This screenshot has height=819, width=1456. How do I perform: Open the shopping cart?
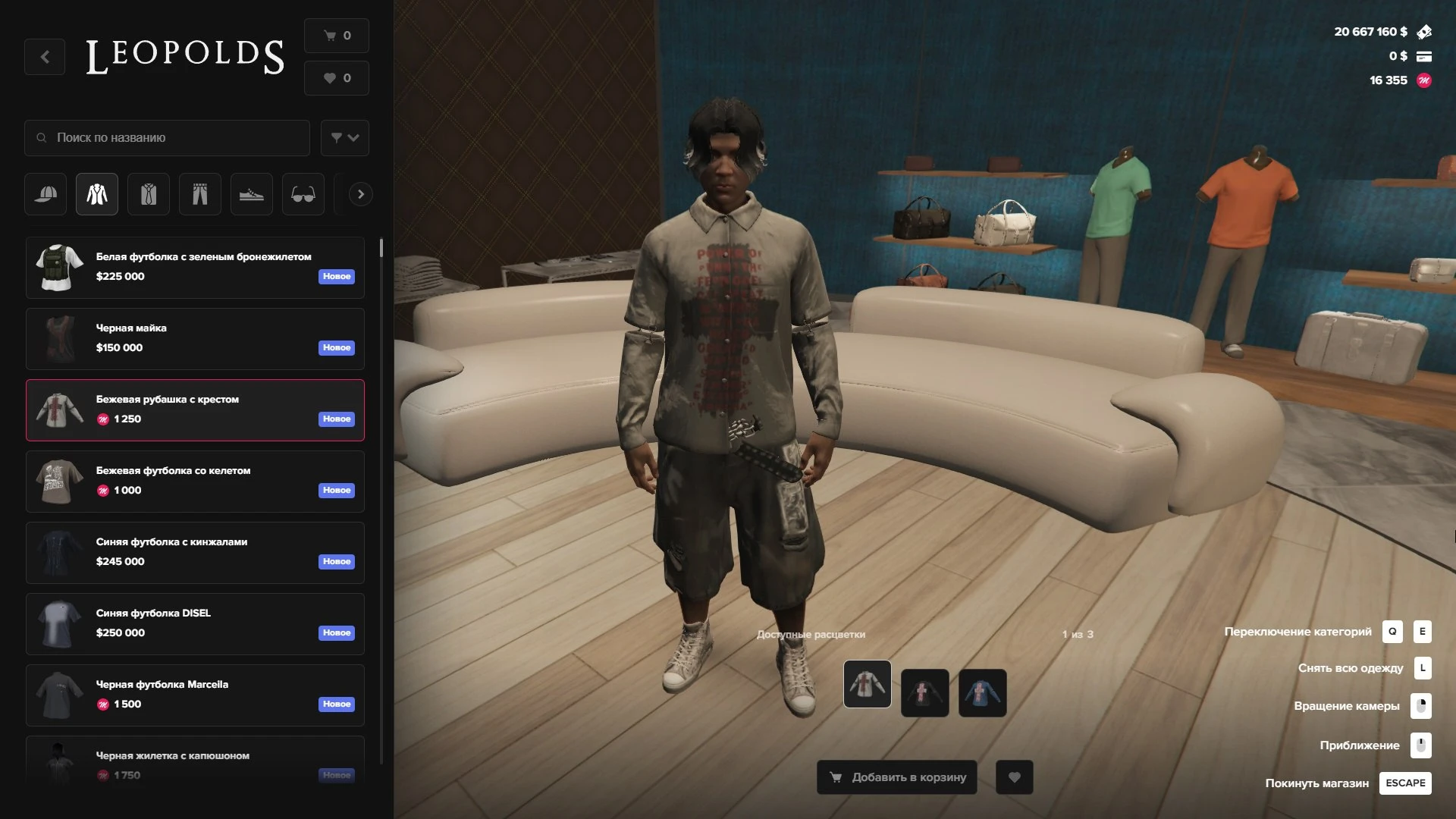point(337,36)
